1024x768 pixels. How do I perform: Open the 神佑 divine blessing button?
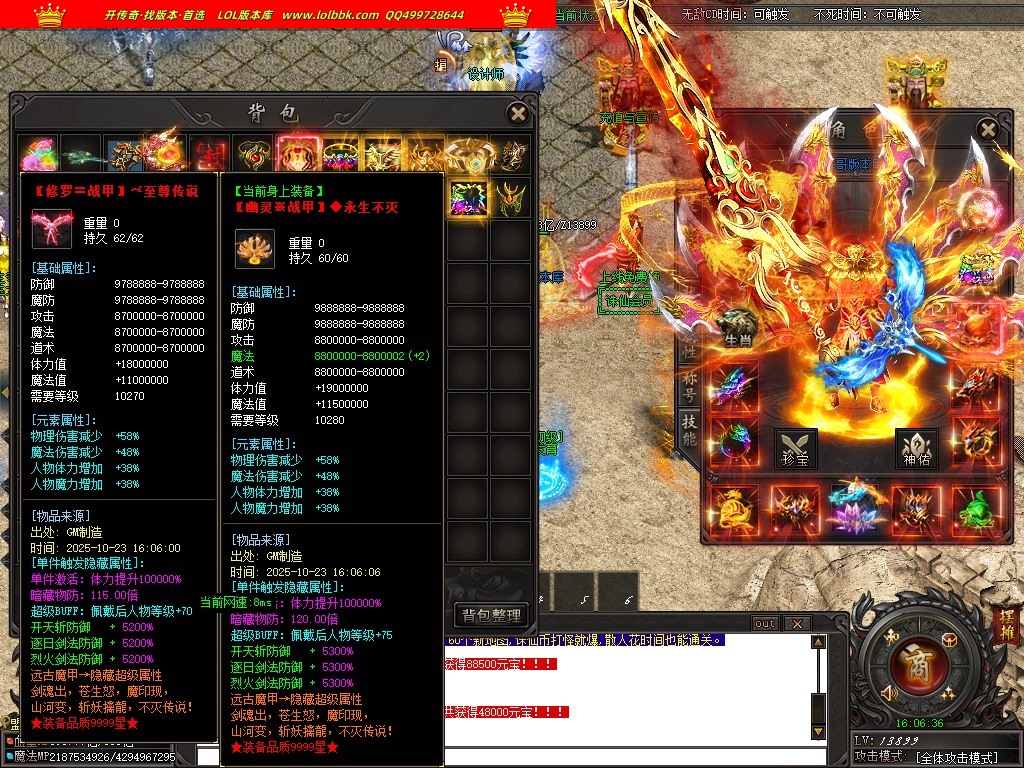917,449
